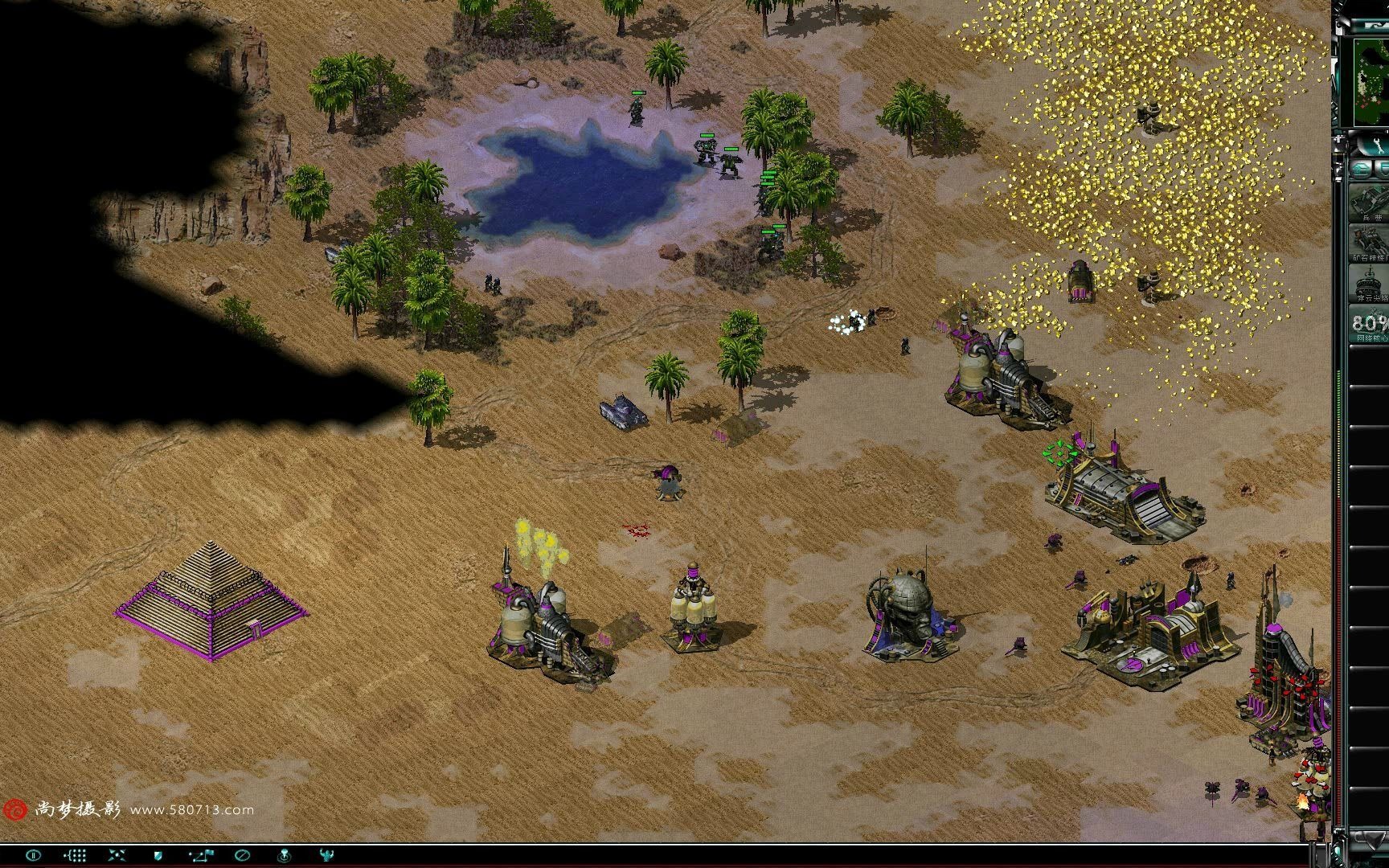Screen dimensions: 1389x868
Task: Enable waypoint mode with the flag path icon
Action: point(200,855)
